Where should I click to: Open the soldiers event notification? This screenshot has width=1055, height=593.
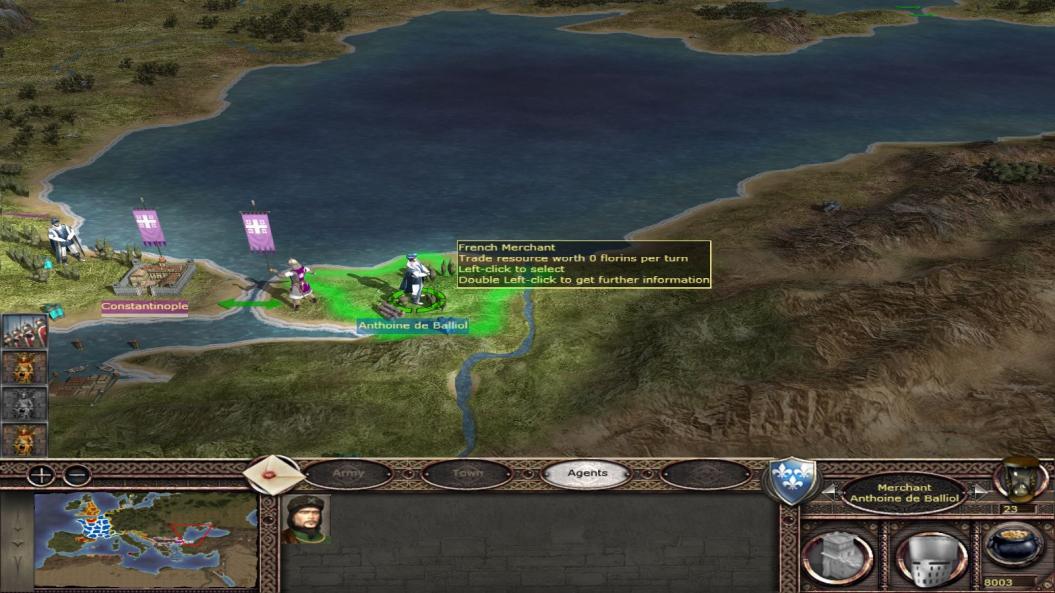click(24, 330)
